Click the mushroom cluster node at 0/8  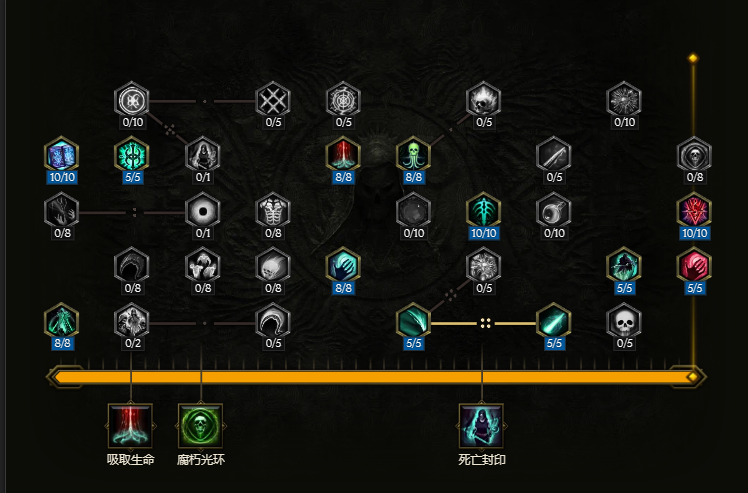(x=201, y=265)
